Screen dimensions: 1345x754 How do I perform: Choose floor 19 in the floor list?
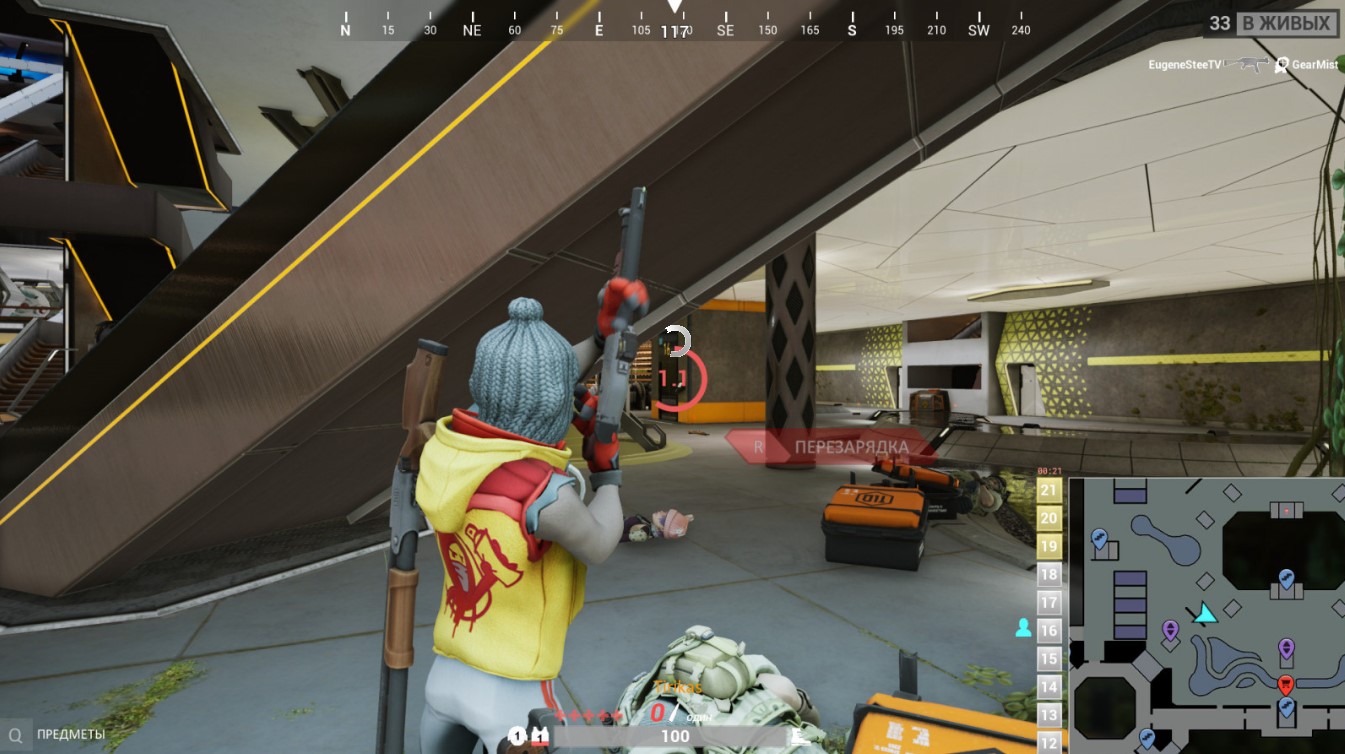1049,546
